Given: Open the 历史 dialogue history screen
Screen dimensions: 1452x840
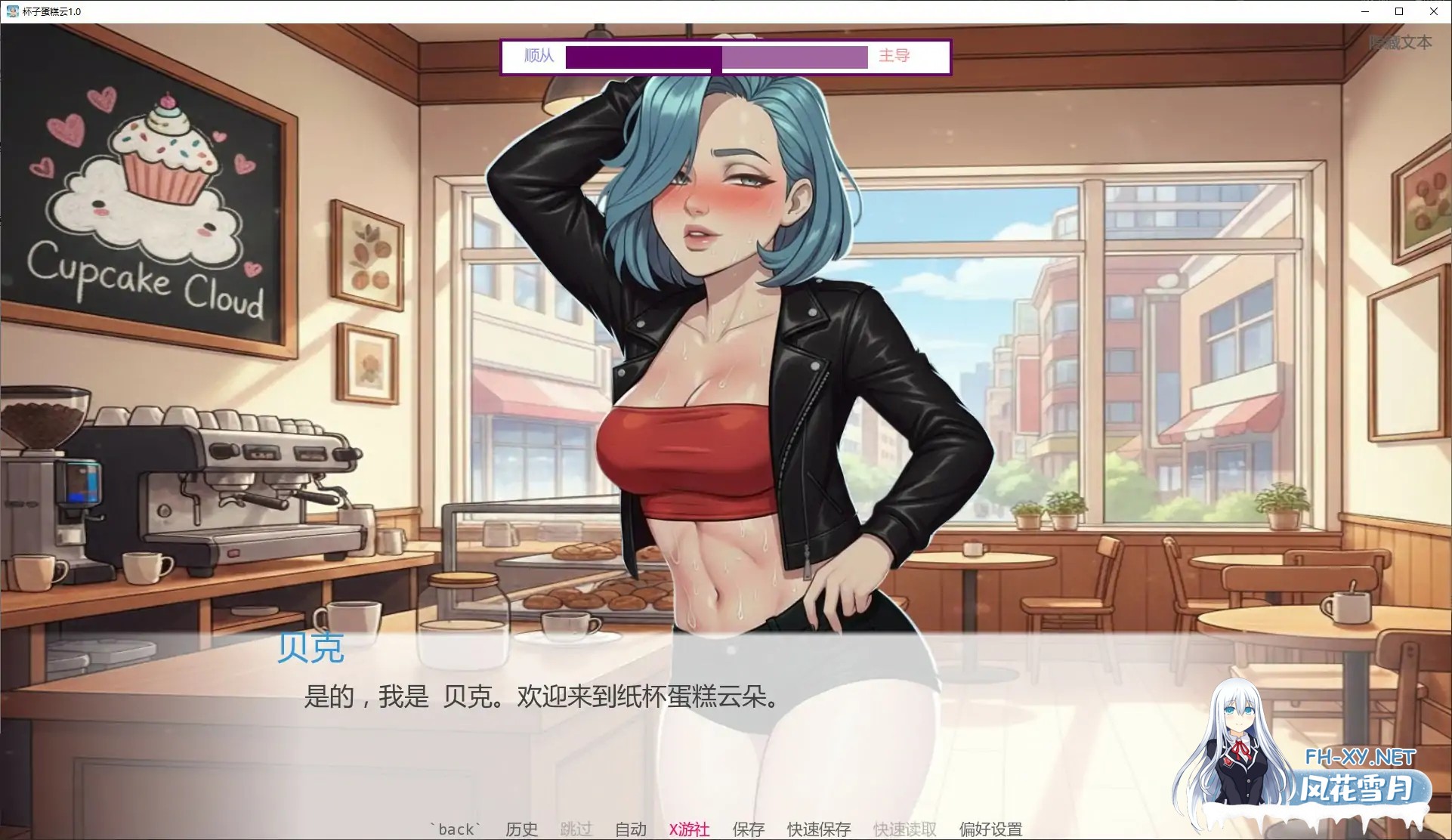Looking at the screenshot, I should point(521,829).
